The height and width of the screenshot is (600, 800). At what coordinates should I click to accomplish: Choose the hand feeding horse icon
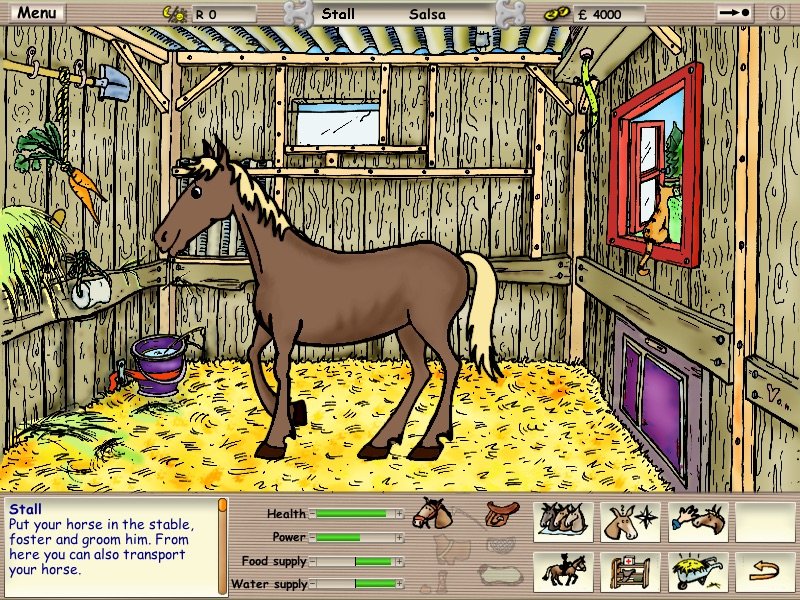(697, 521)
